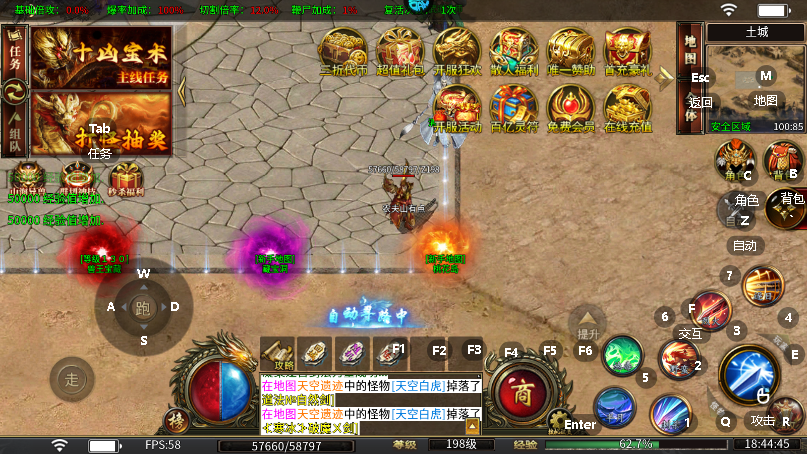The width and height of the screenshot is (807, 454).
Task: Open the 百亿灵符 blue gift box
Action: (x=514, y=108)
